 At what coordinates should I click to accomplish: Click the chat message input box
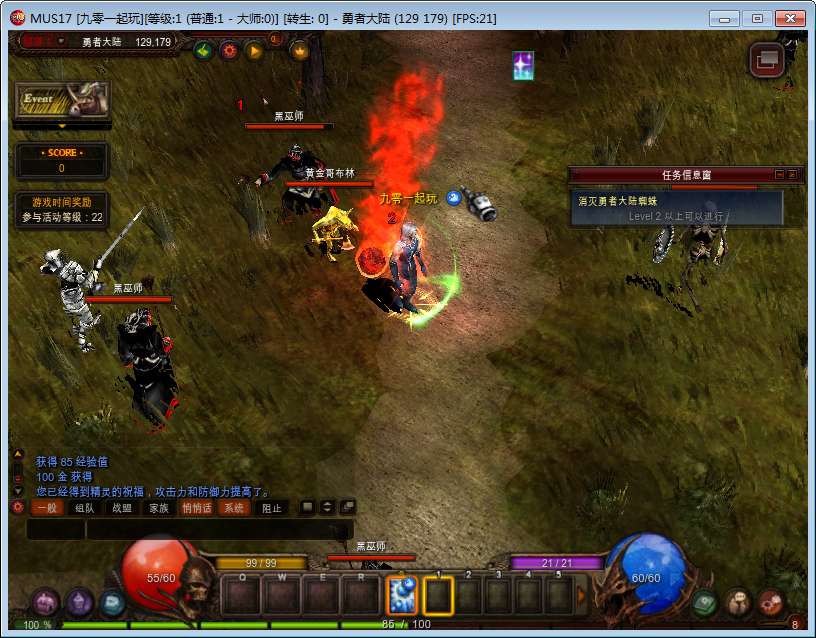[x=218, y=530]
